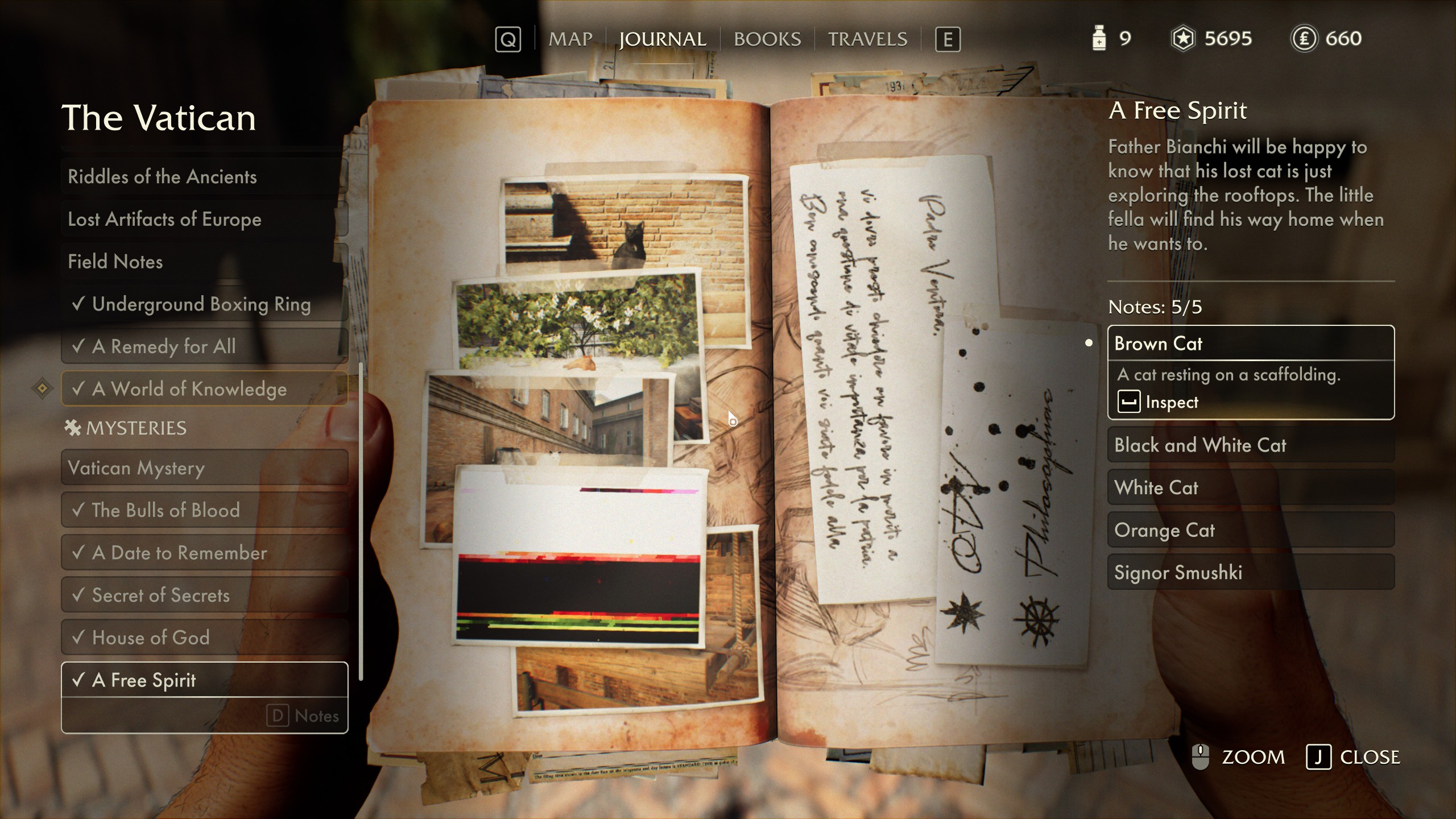
Task: Inspect the Brown Cat note
Action: click(1159, 402)
